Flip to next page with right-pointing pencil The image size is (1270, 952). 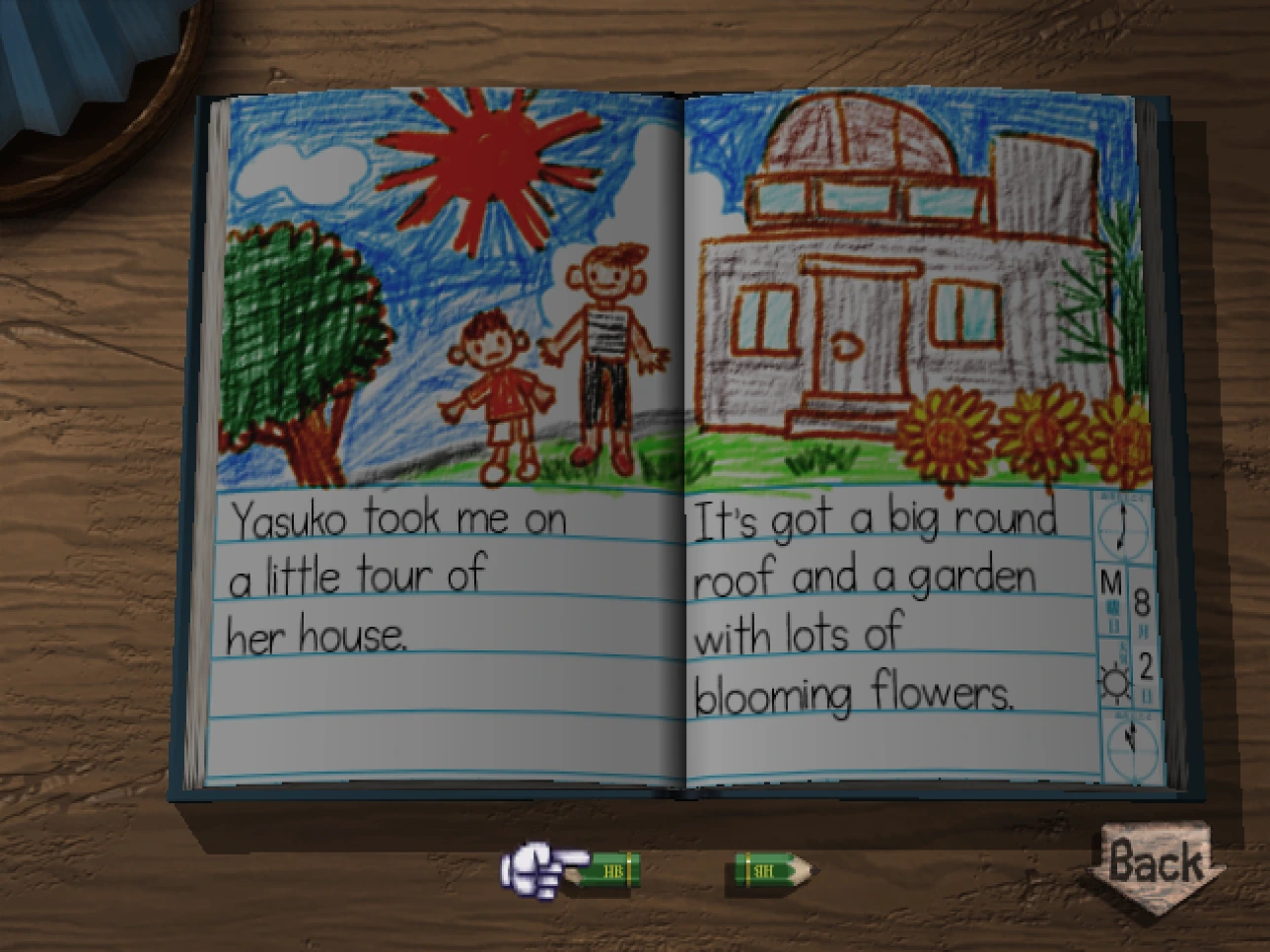[x=772, y=870]
